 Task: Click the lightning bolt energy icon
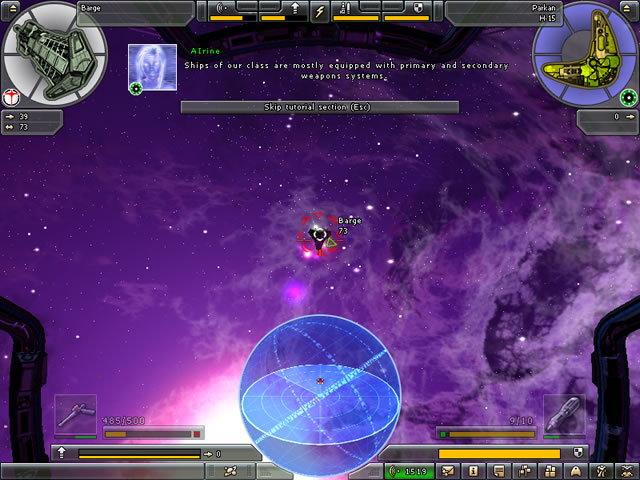coord(320,11)
